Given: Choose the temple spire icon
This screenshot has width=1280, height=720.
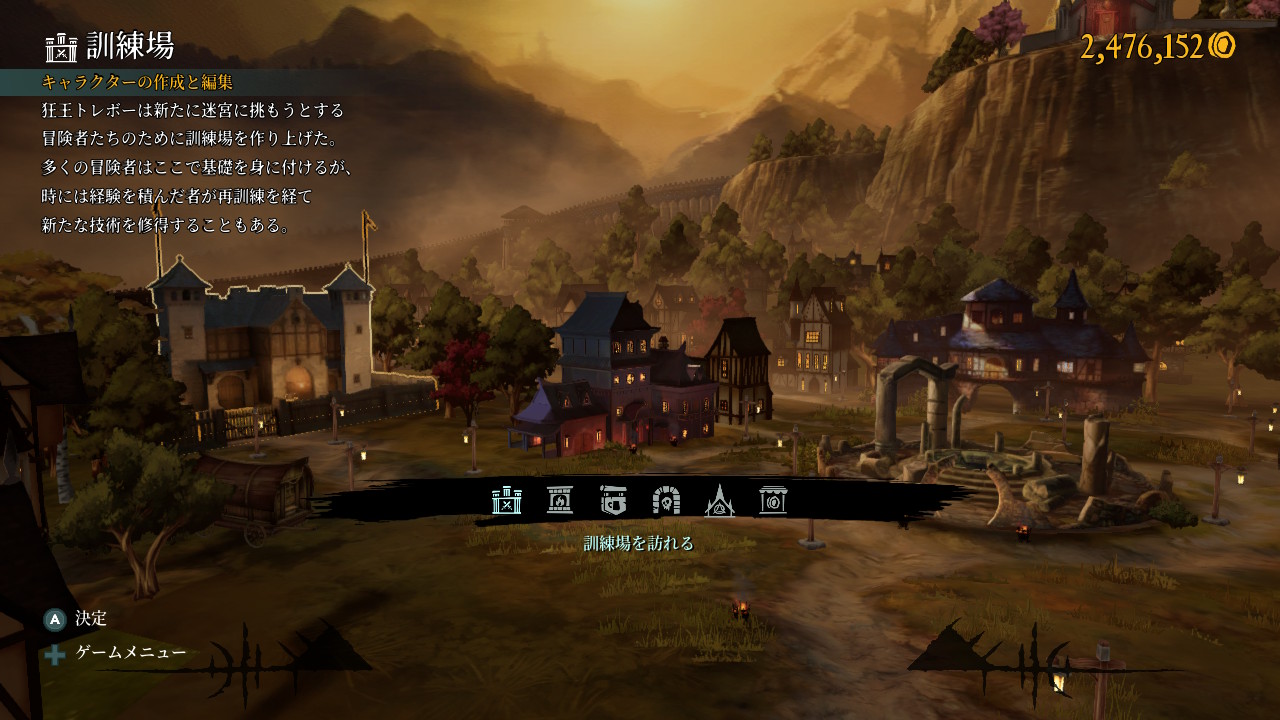Looking at the screenshot, I should coord(719,499).
